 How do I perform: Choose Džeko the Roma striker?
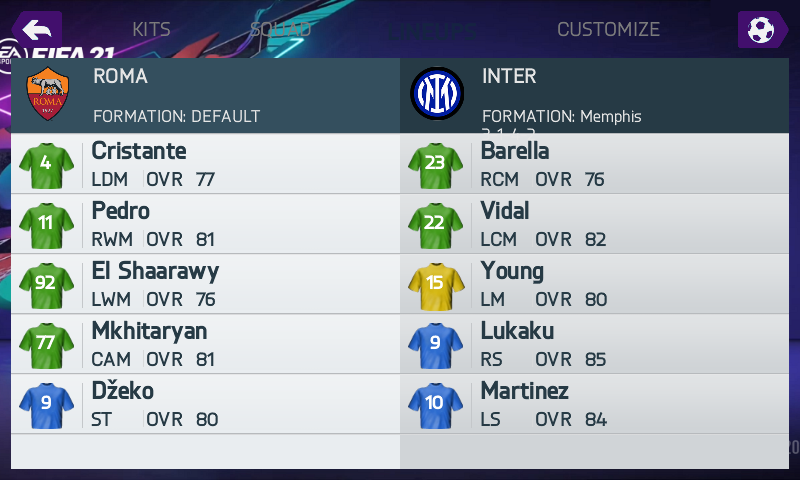coord(205,404)
